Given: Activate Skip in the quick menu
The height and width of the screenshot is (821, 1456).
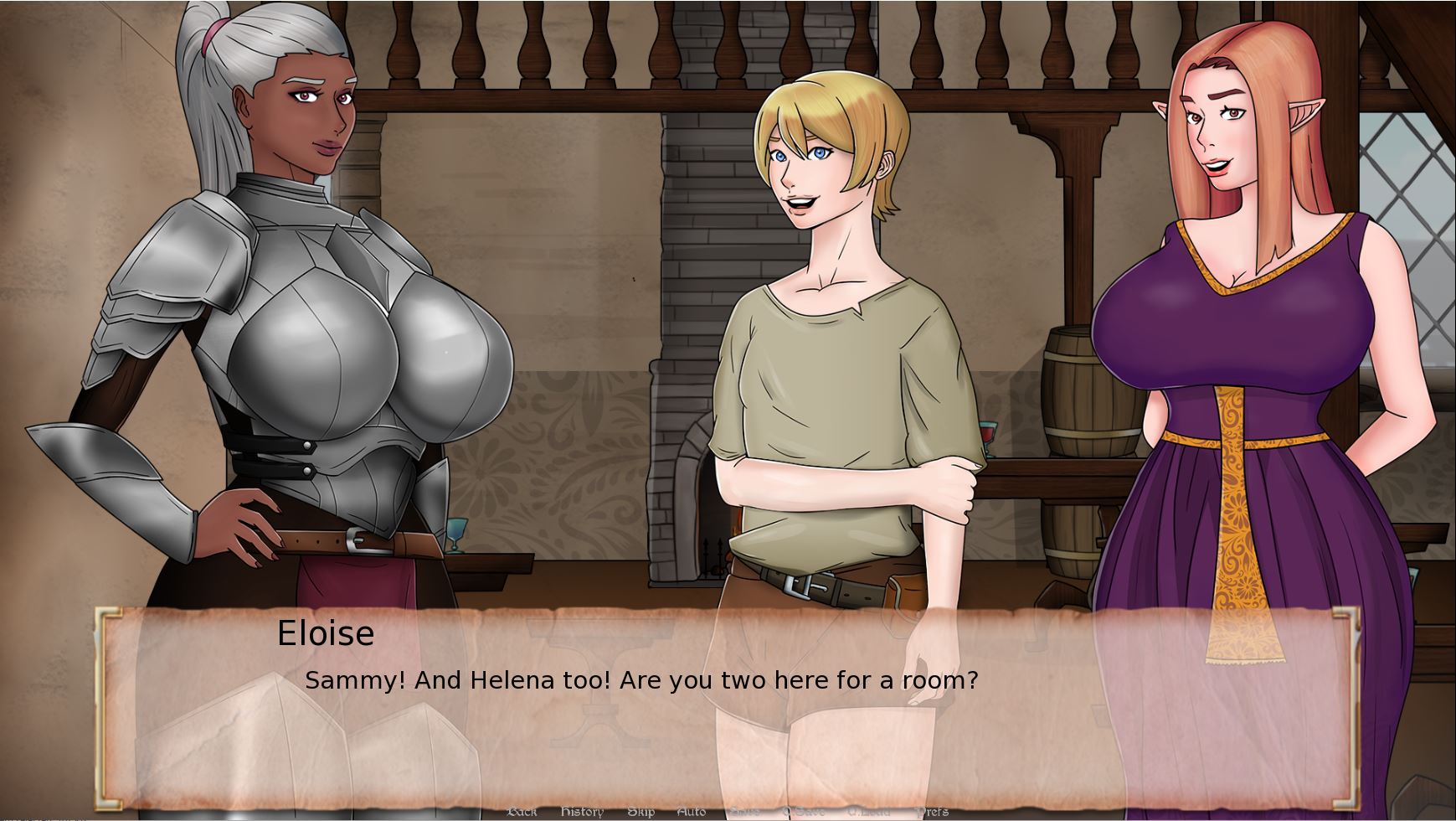Looking at the screenshot, I should 641,811.
